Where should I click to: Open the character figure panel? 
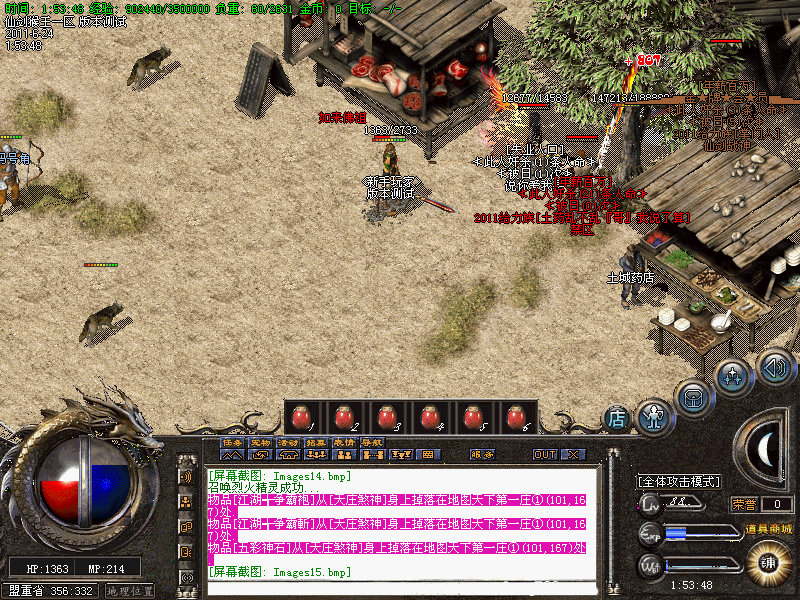[653, 414]
